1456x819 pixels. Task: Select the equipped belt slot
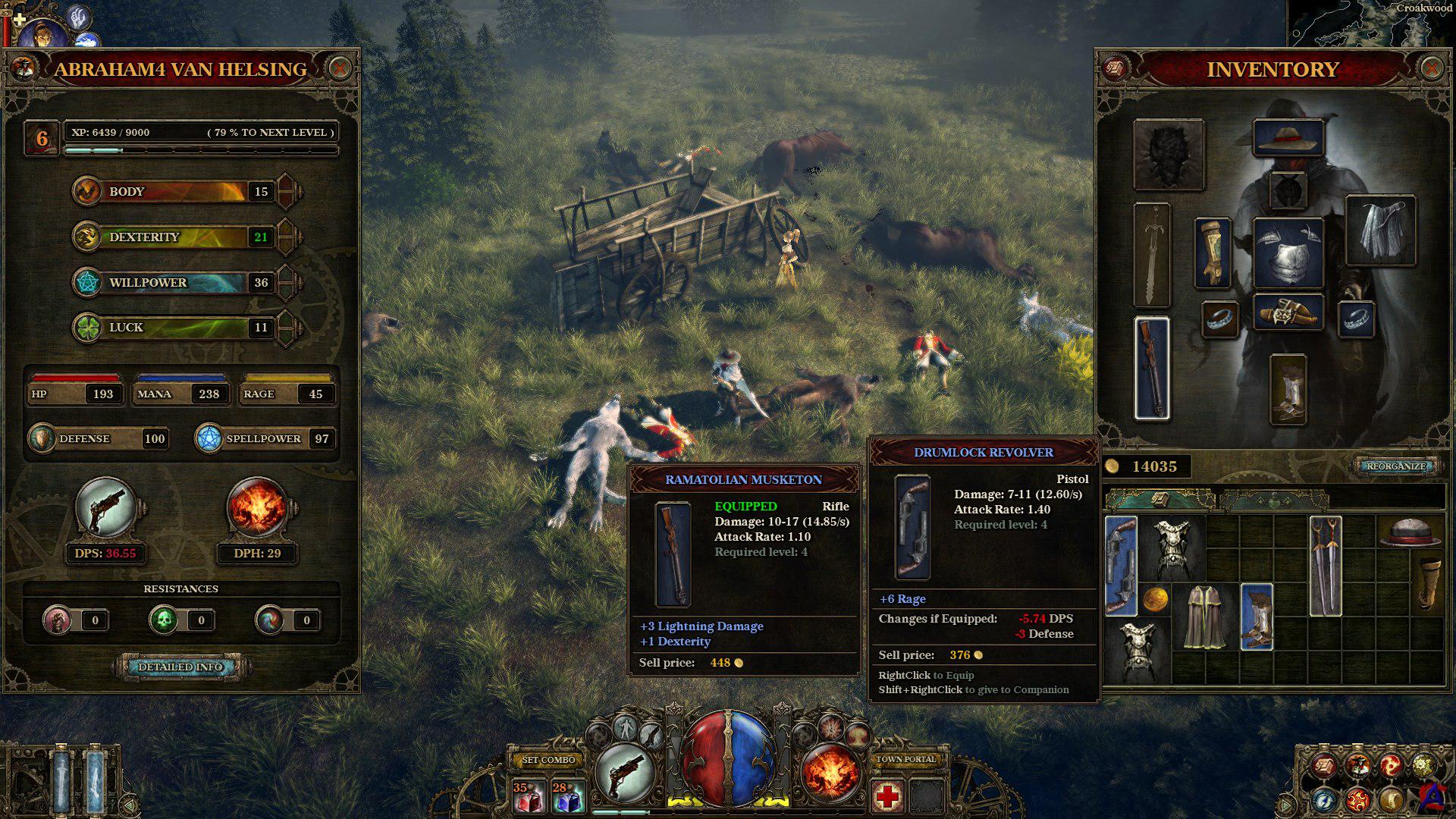pos(1288,312)
